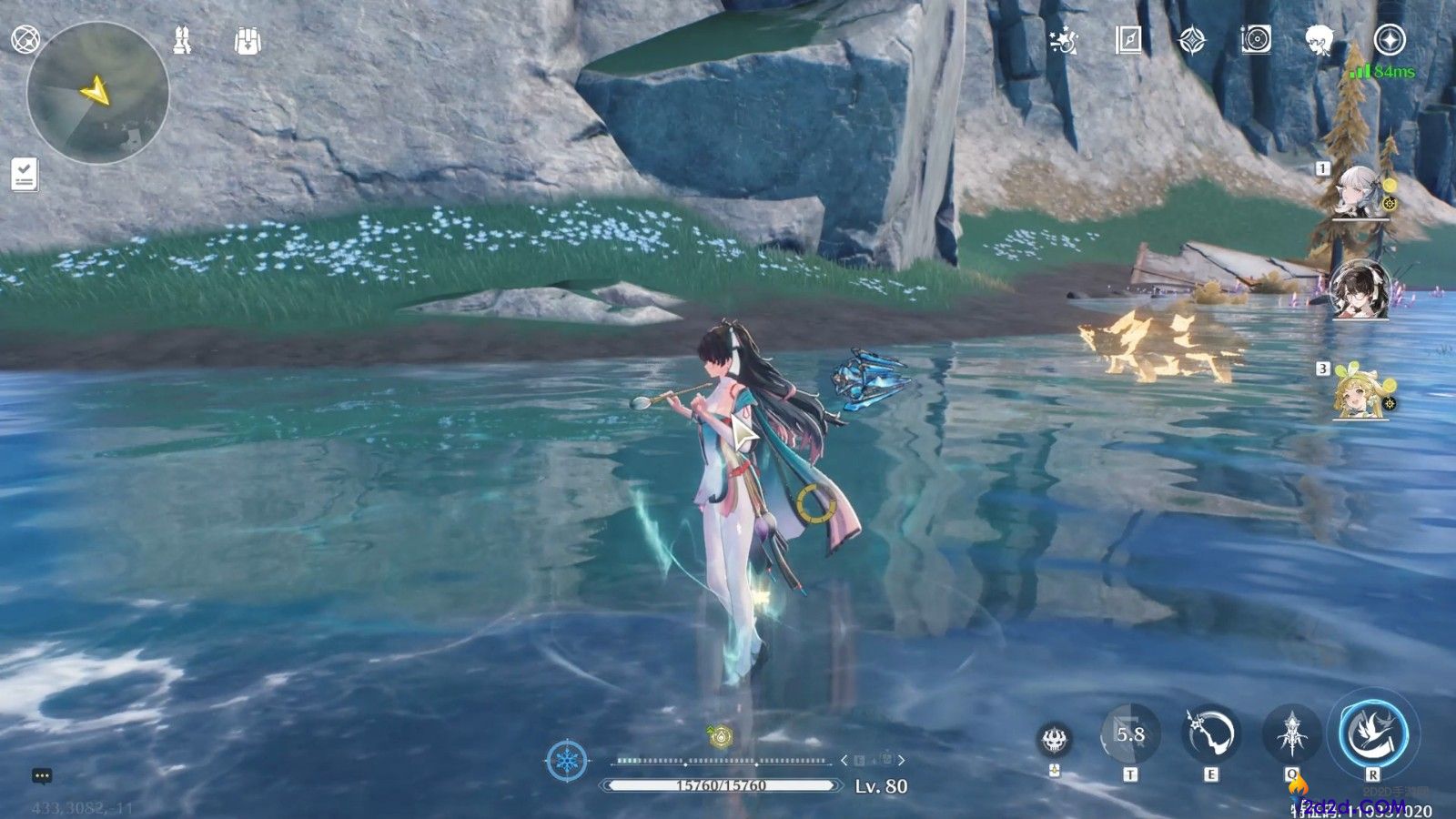Open the chess pieces team icon

tap(182, 40)
